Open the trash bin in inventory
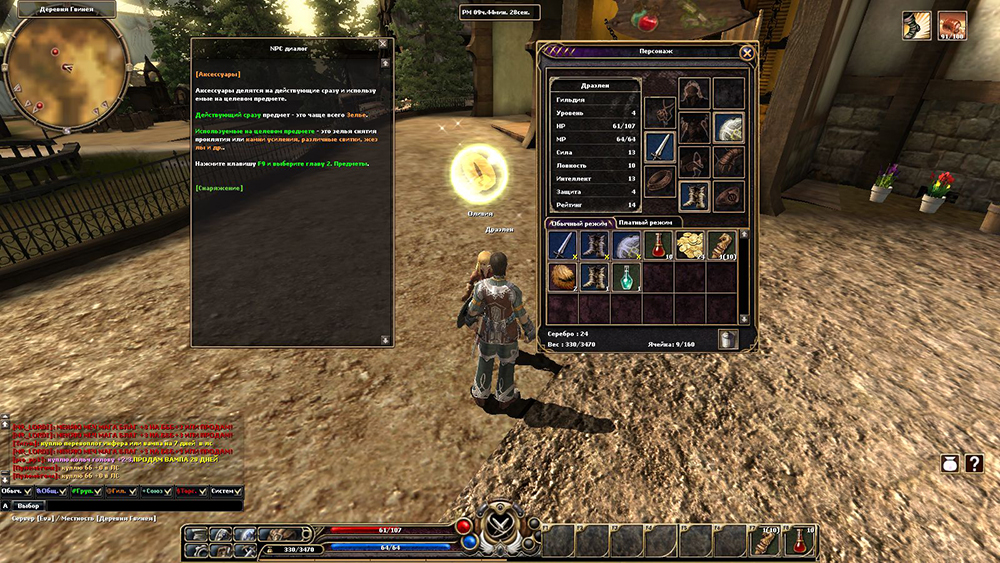Screen dimensions: 1000x563 (729, 339)
